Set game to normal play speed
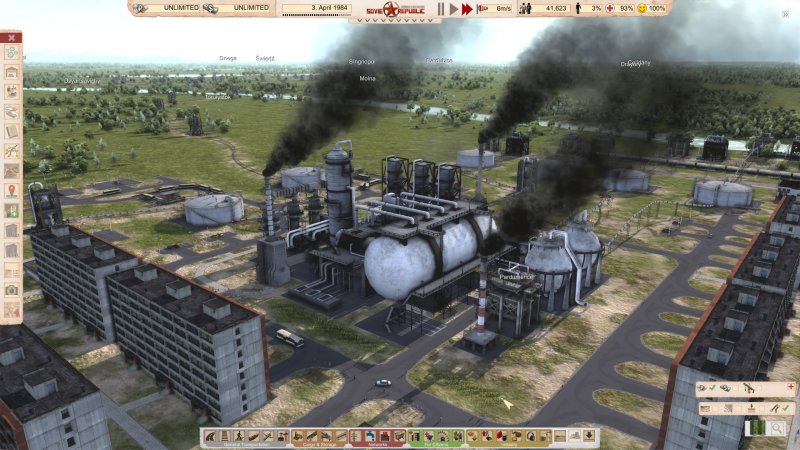Viewport: 800px width, 450px height. pos(453,8)
